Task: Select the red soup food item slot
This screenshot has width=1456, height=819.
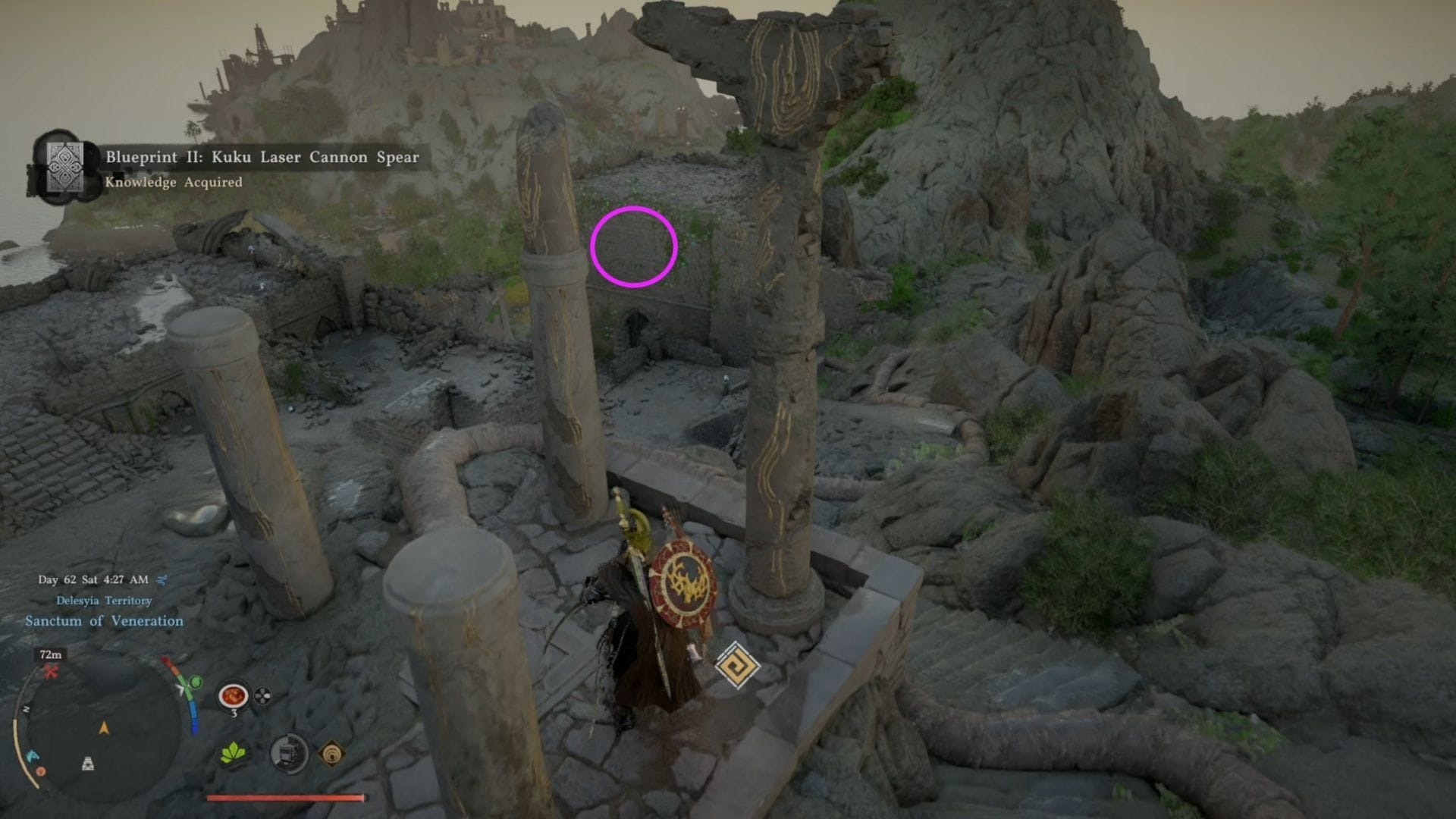Action: tap(234, 695)
